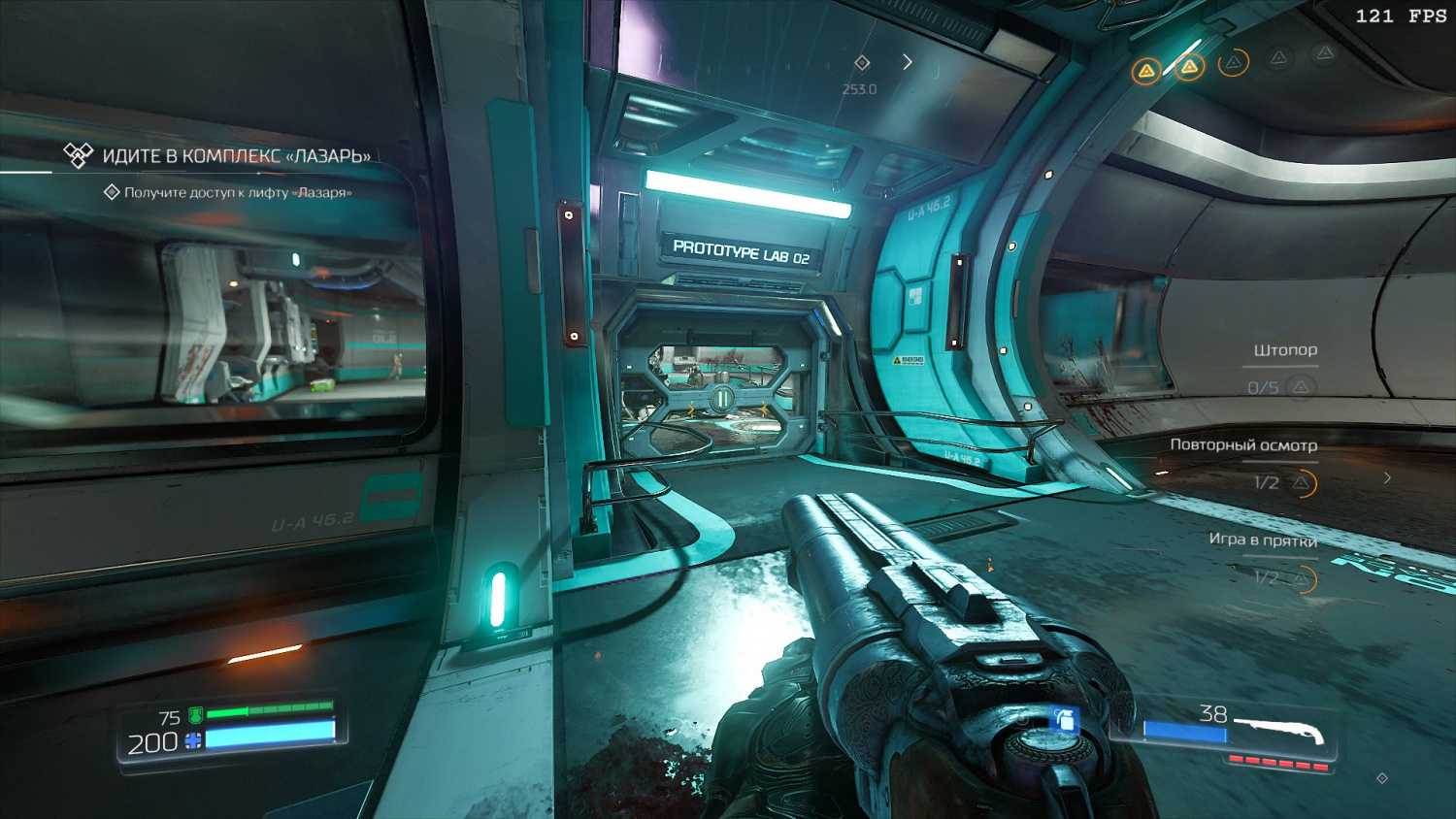Click the green armor icon
This screenshot has width=1456, height=819.
[x=195, y=716]
